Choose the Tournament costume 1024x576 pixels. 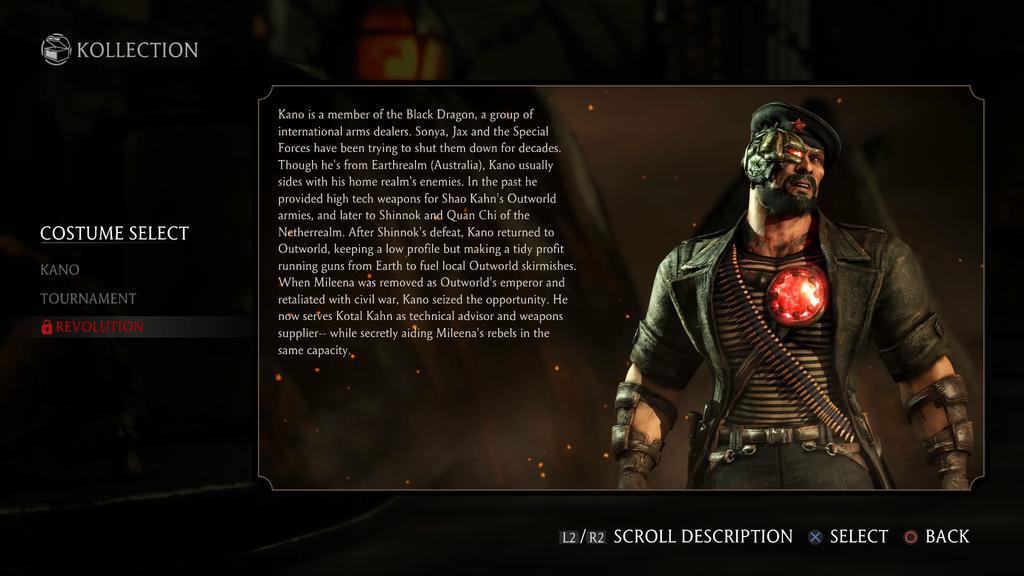click(x=88, y=298)
